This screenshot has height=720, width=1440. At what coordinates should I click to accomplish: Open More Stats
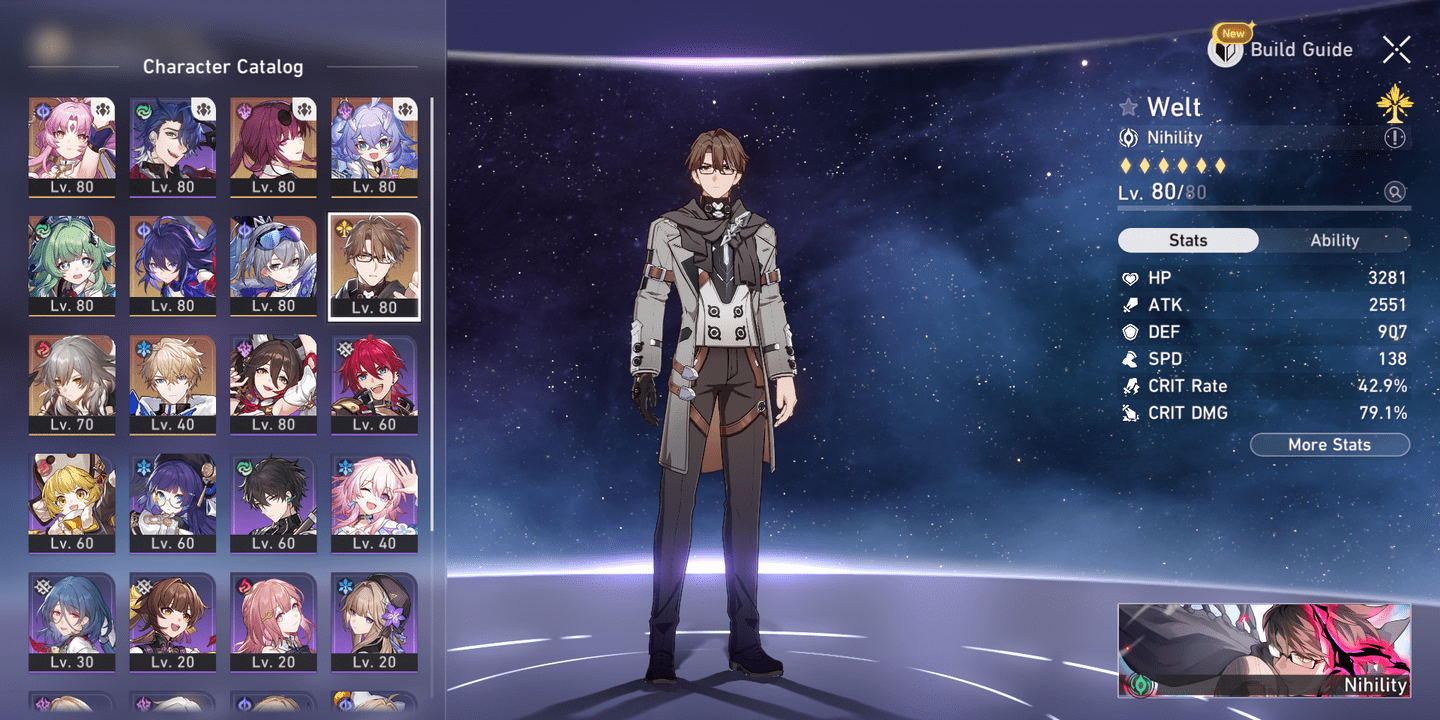click(1330, 444)
